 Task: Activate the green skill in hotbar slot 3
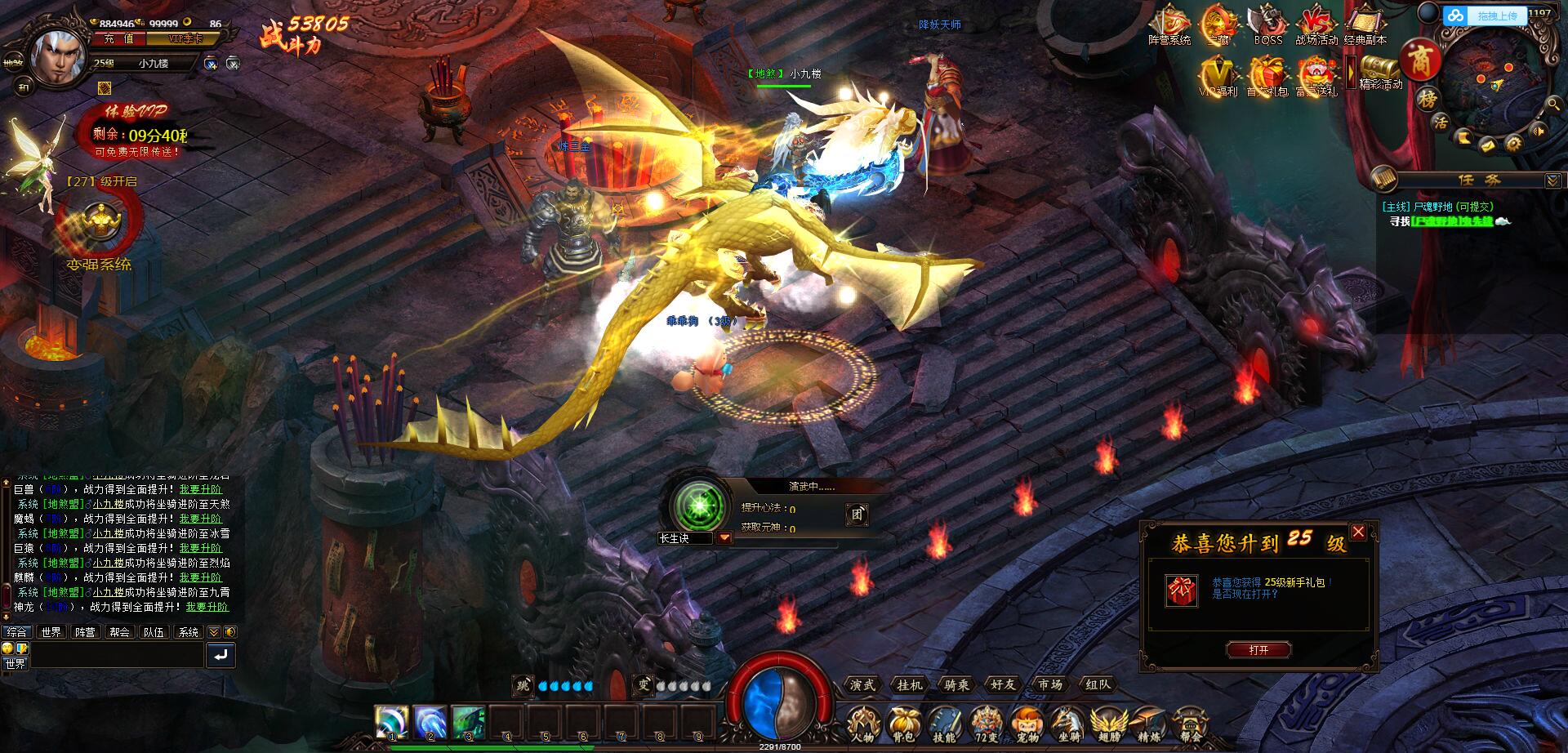click(469, 722)
